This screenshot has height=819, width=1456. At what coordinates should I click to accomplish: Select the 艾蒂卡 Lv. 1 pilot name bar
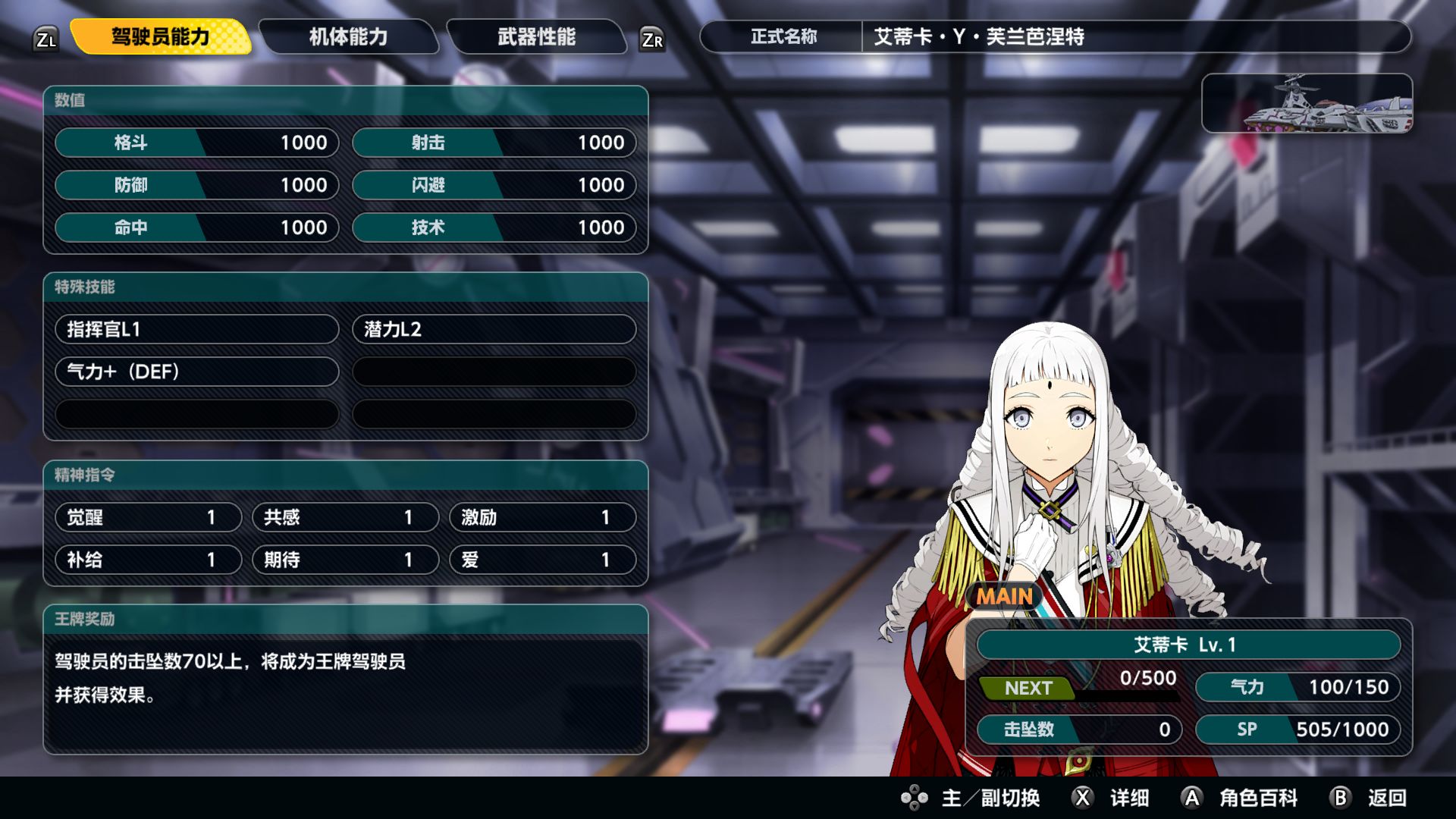pyautogui.click(x=1188, y=645)
